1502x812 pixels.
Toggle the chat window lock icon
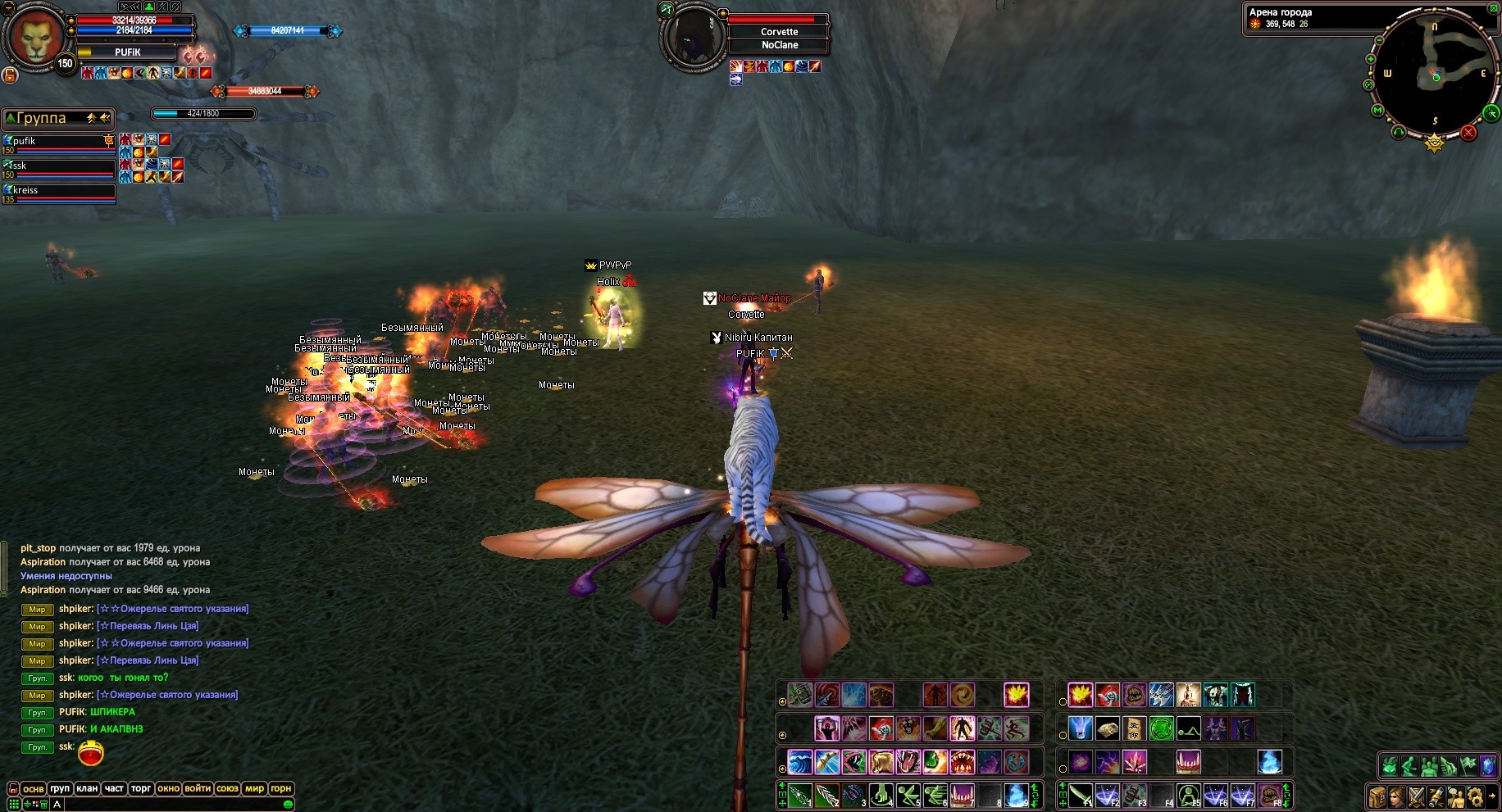pos(12,788)
